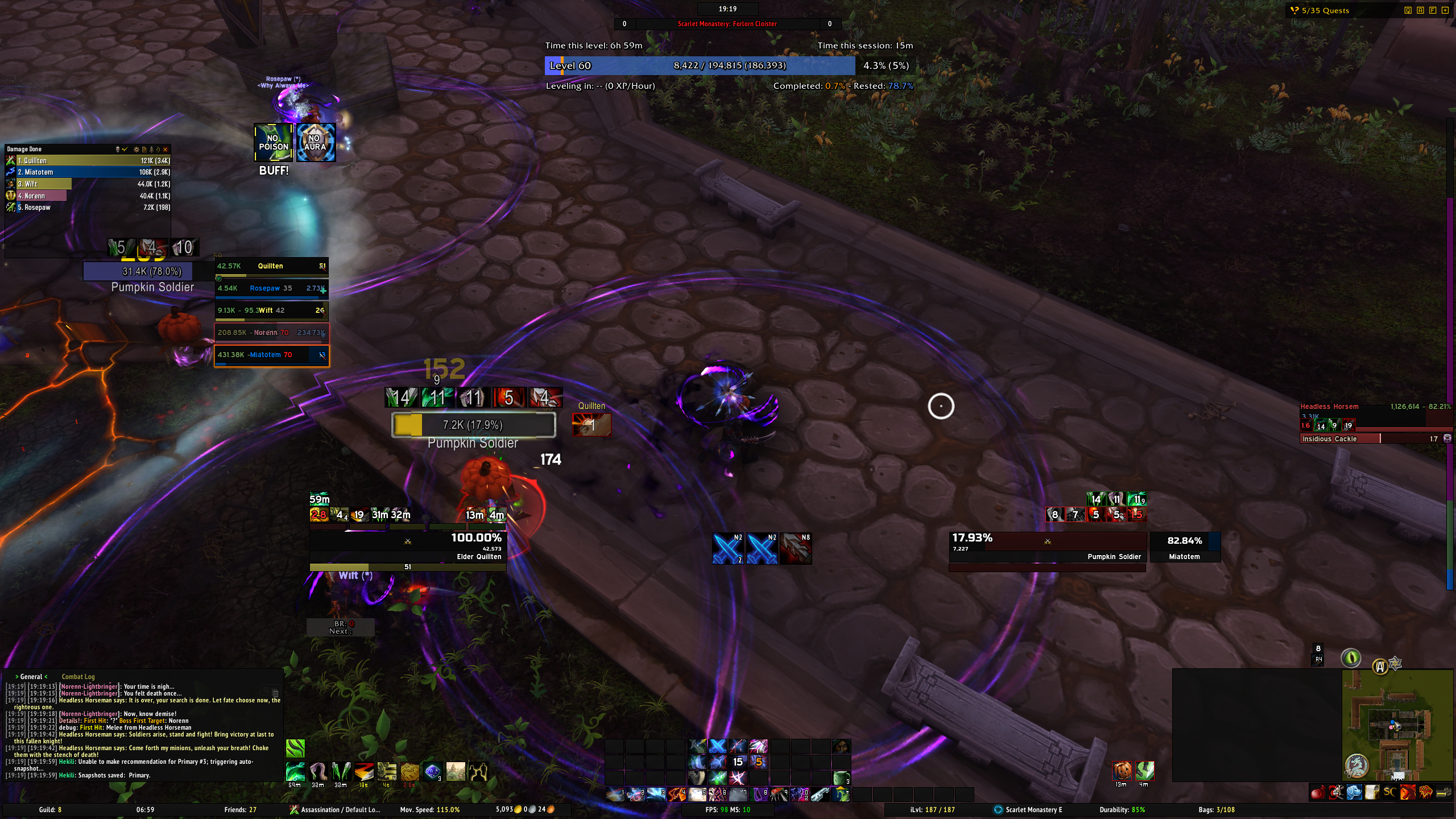Click the Guild count in the data bar
Image resolution: width=1456 pixels, height=819 pixels.
[x=50, y=809]
